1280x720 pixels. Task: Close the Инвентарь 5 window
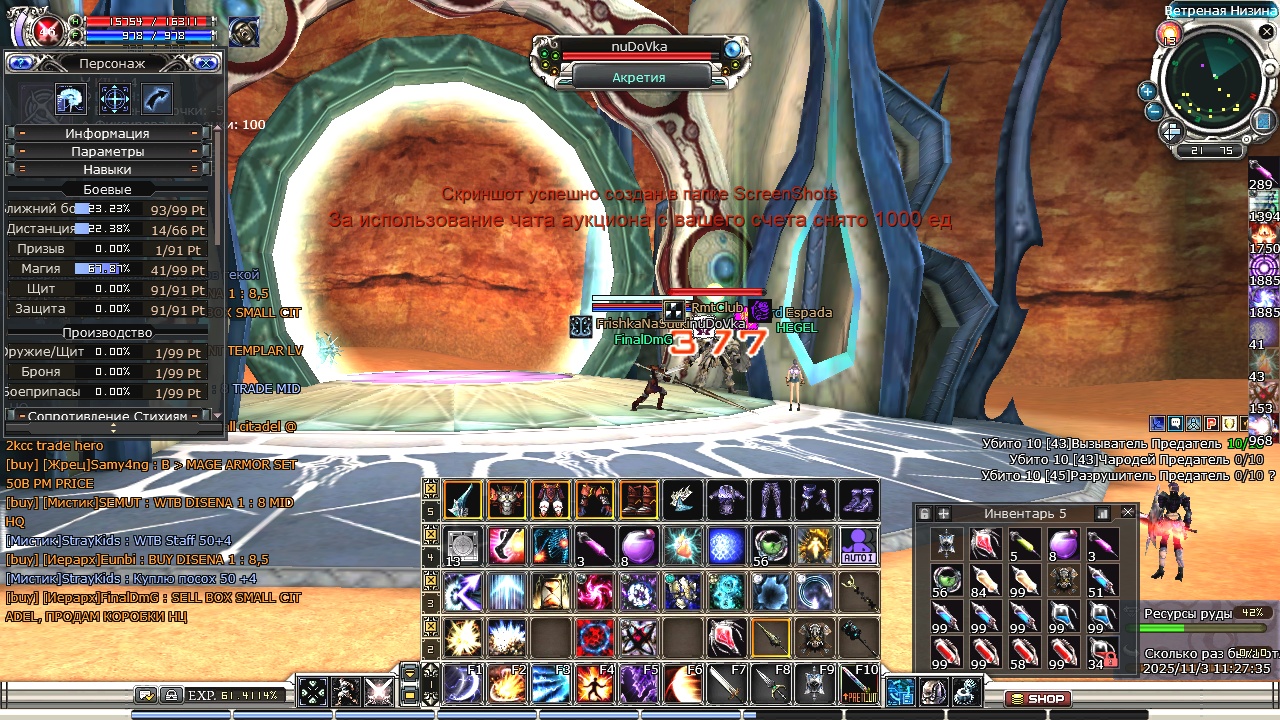(1128, 513)
